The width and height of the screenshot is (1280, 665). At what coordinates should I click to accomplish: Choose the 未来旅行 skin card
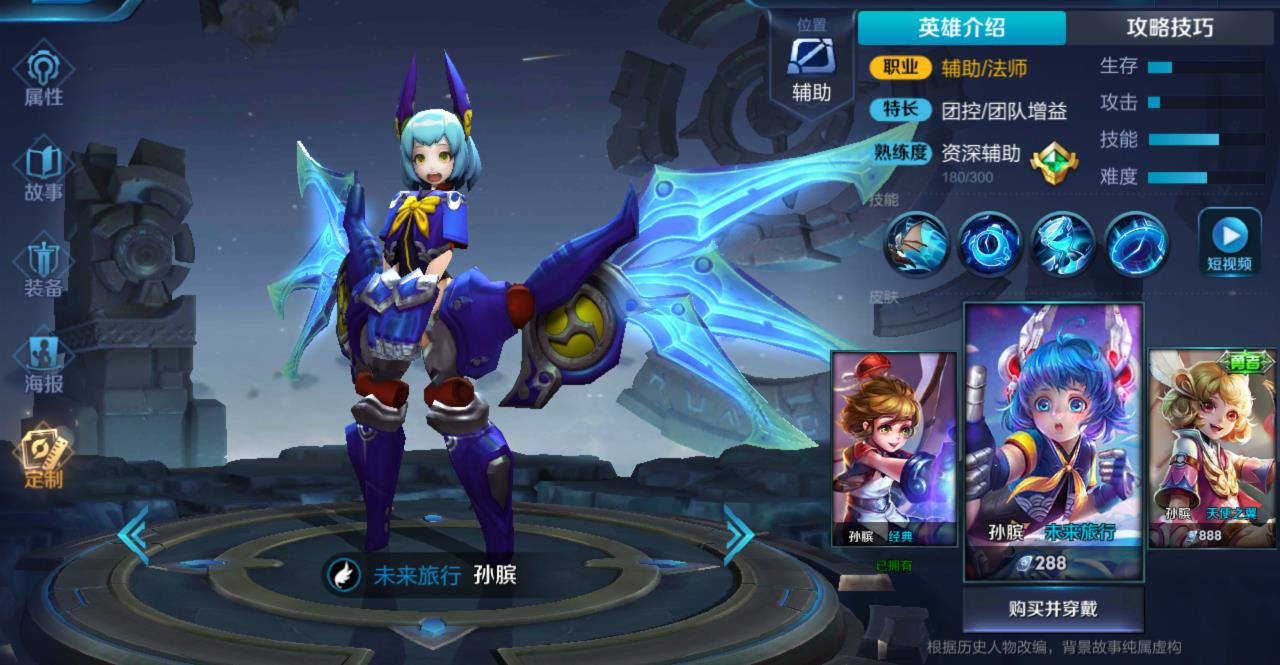coord(1052,441)
